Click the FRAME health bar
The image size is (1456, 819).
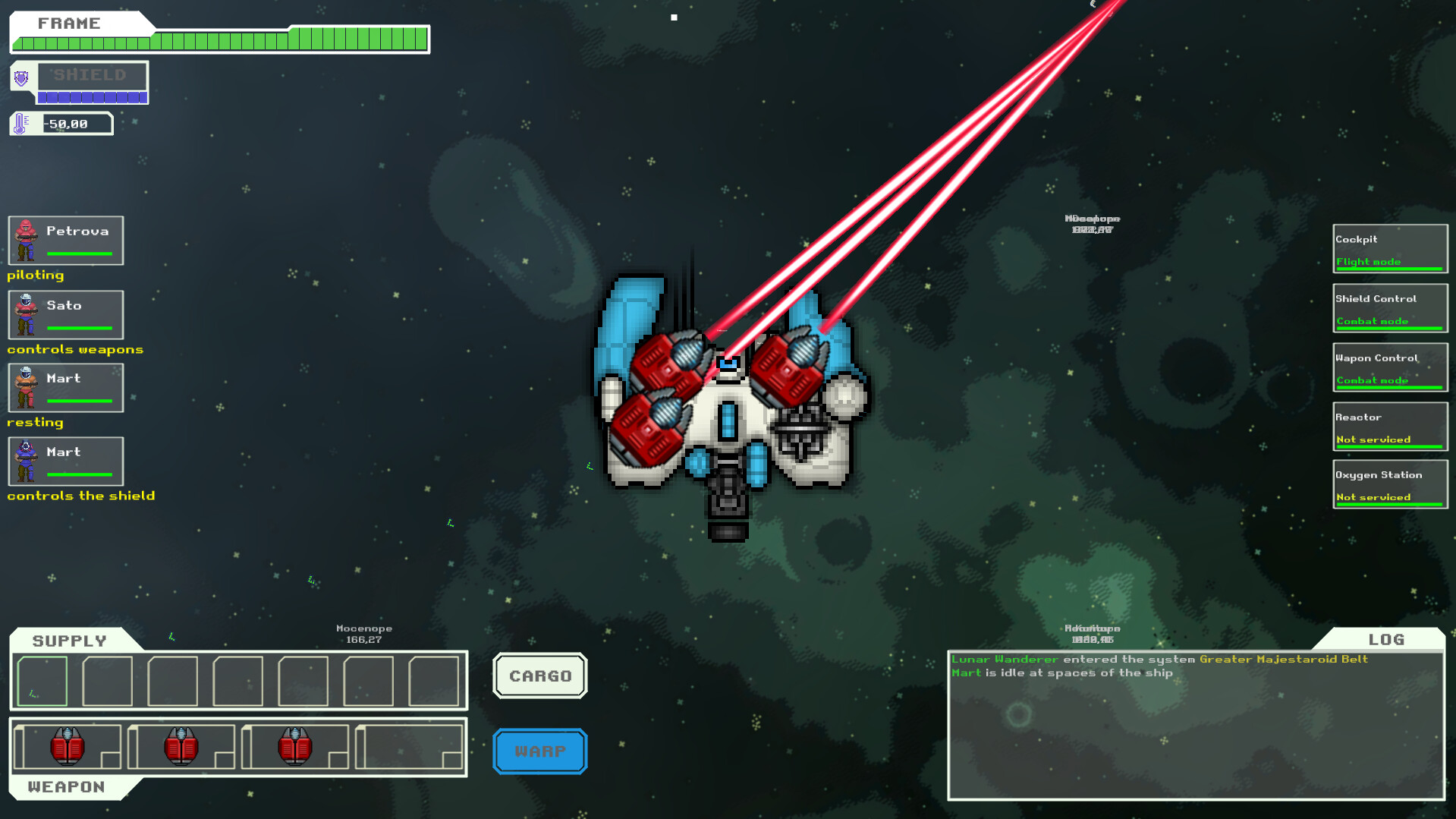220,36
